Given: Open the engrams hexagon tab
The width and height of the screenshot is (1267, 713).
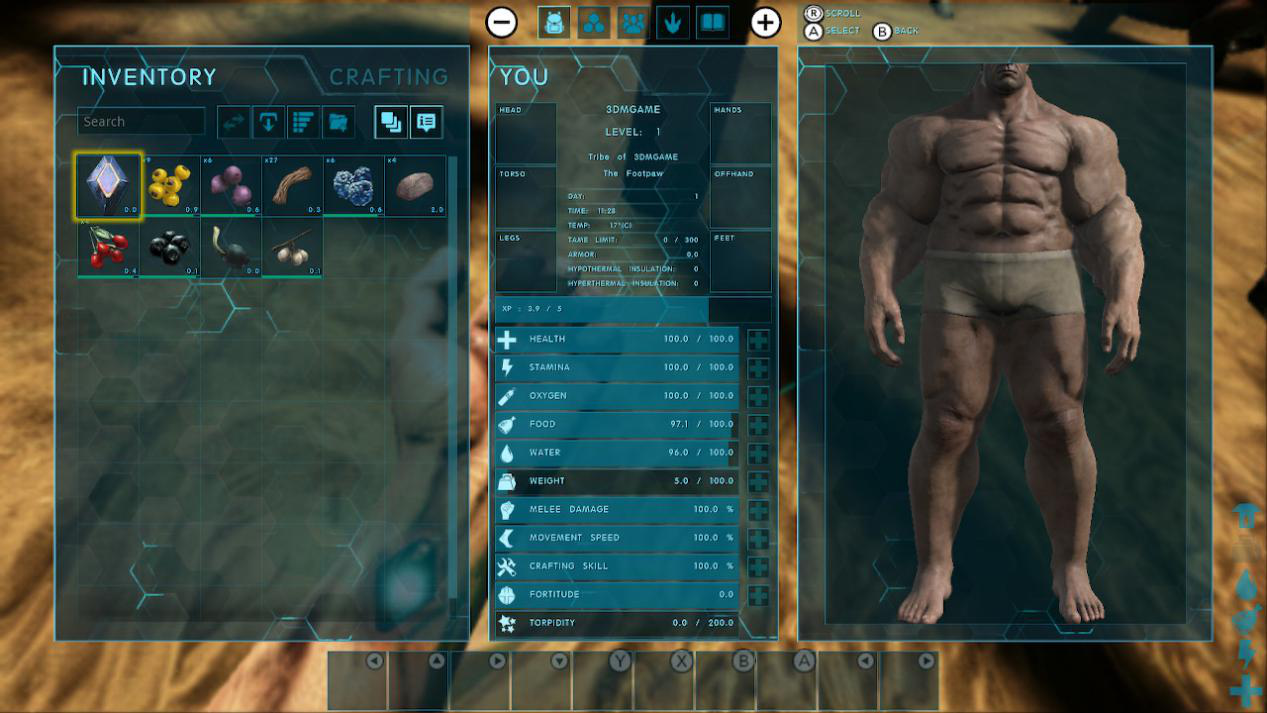Looking at the screenshot, I should [x=593, y=22].
